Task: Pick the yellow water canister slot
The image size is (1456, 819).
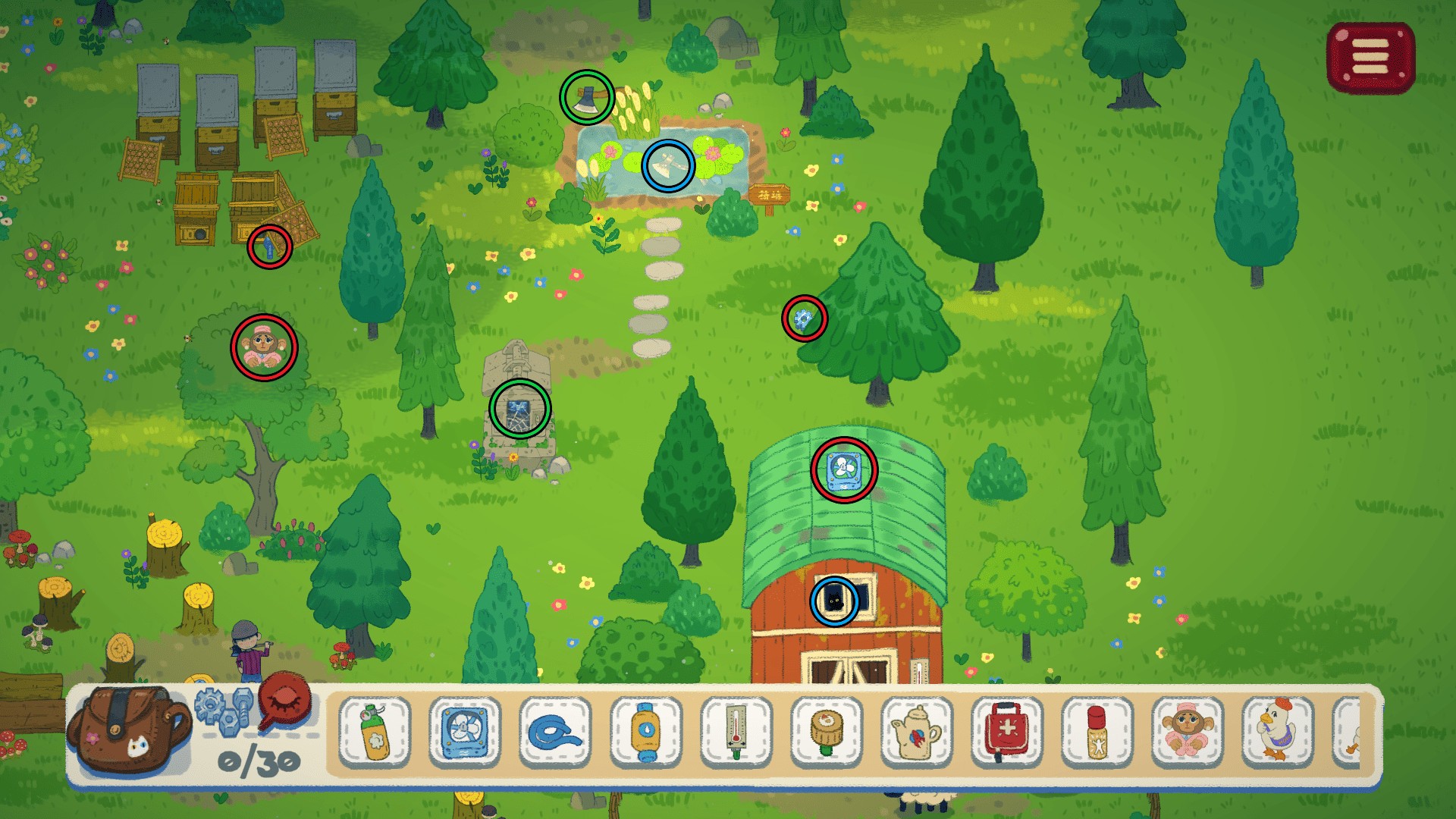Action: click(x=645, y=731)
